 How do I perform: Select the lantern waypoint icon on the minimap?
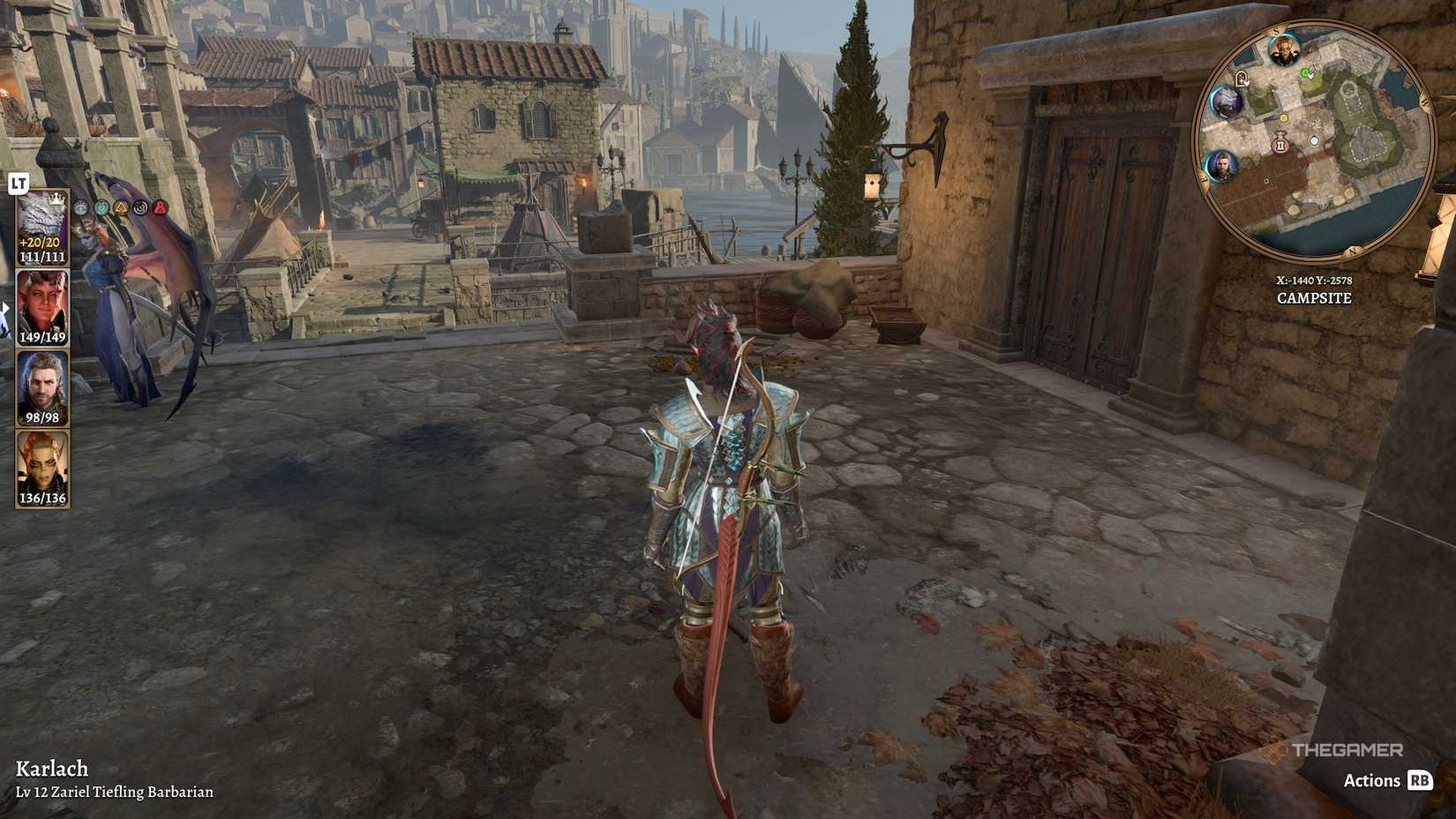[1242, 79]
